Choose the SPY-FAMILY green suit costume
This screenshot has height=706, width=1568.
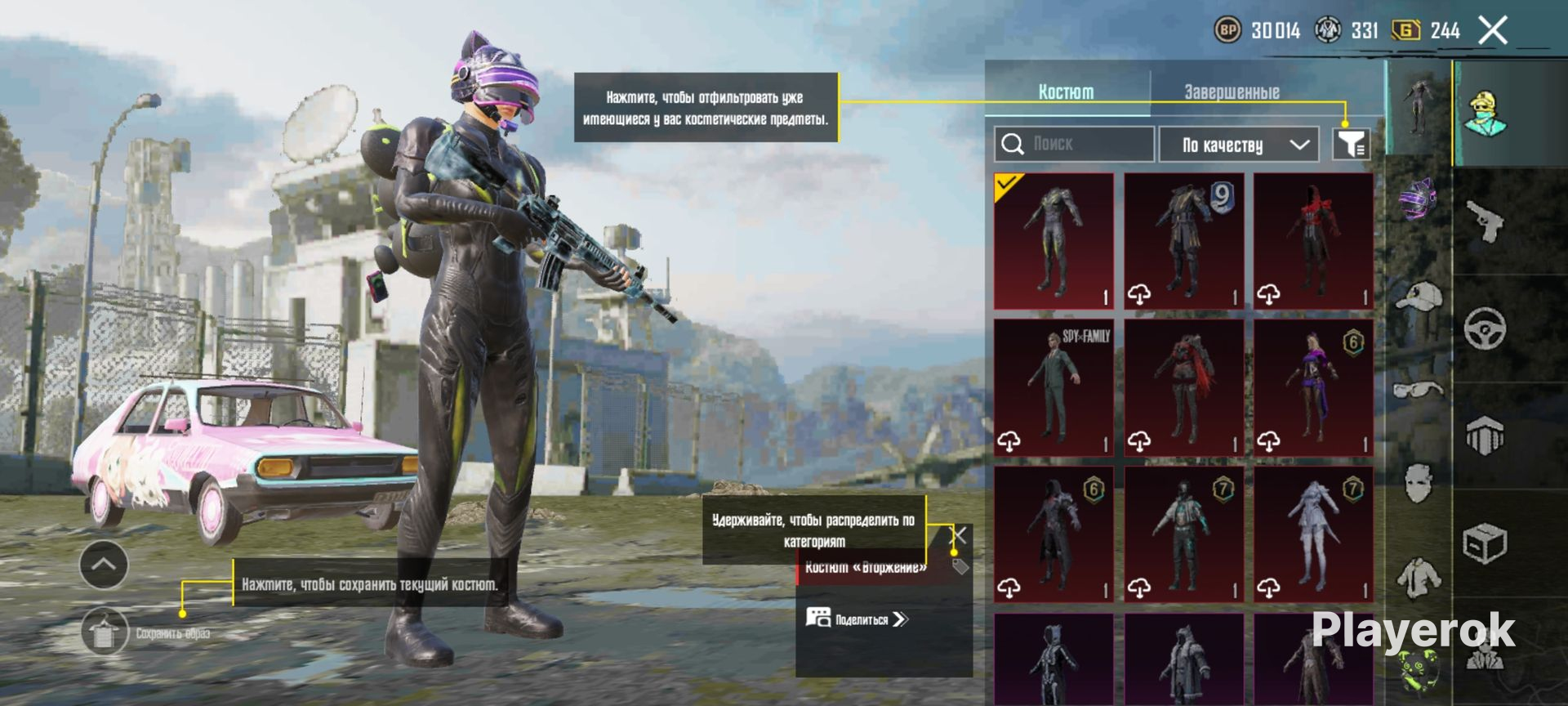click(1053, 387)
